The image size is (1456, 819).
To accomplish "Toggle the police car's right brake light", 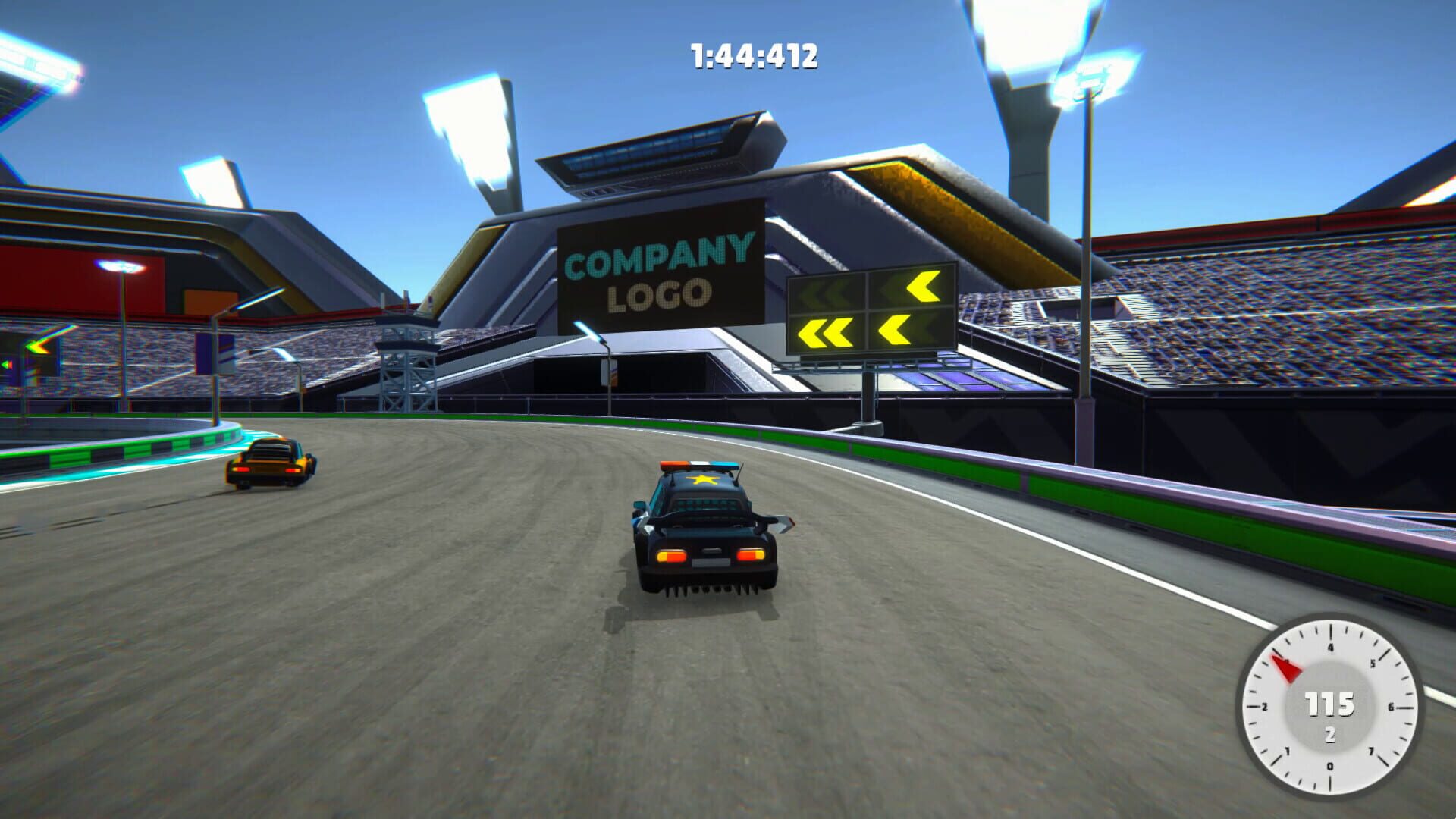I will tap(751, 555).
